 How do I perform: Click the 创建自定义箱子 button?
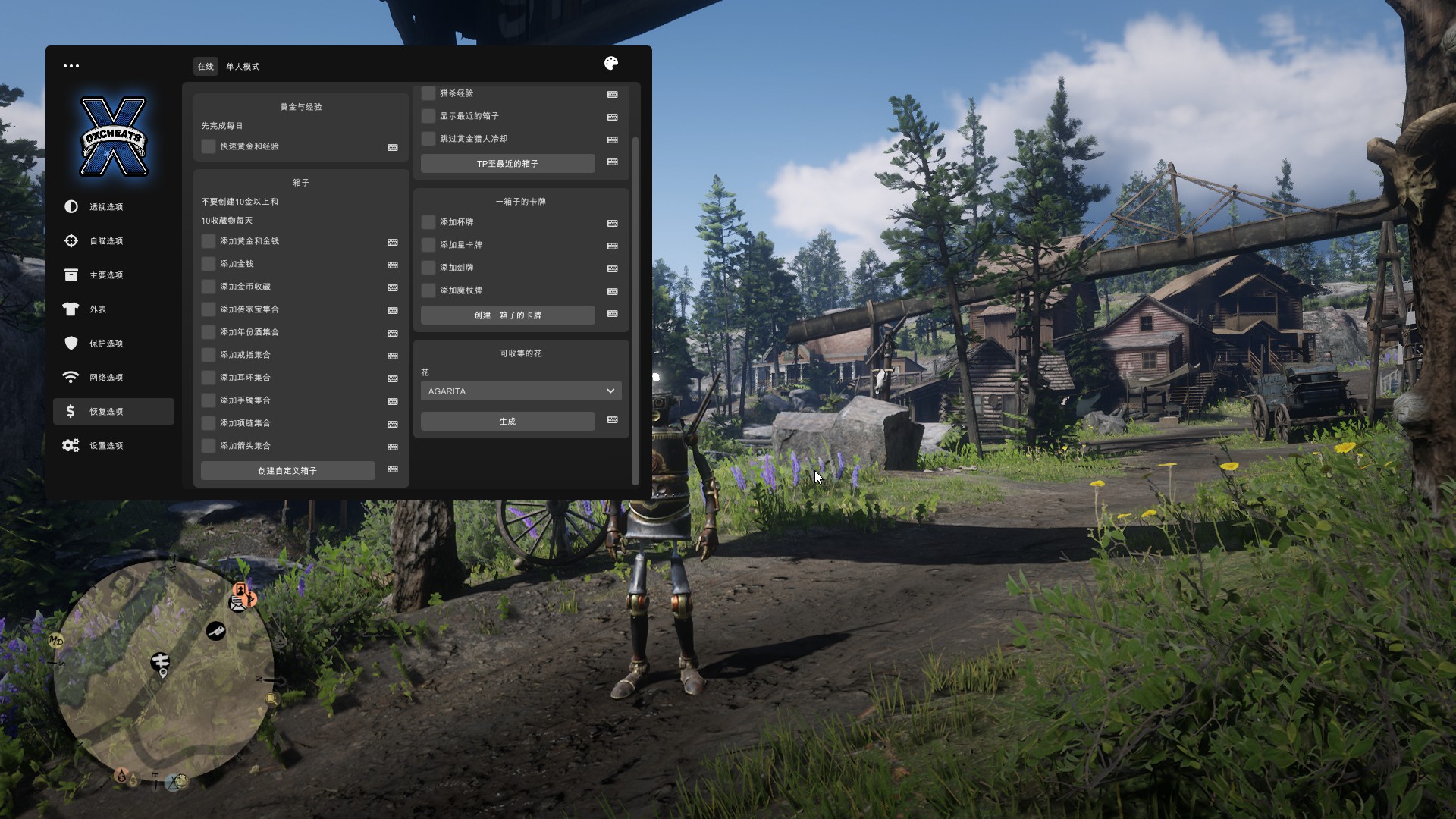pyautogui.click(x=287, y=471)
